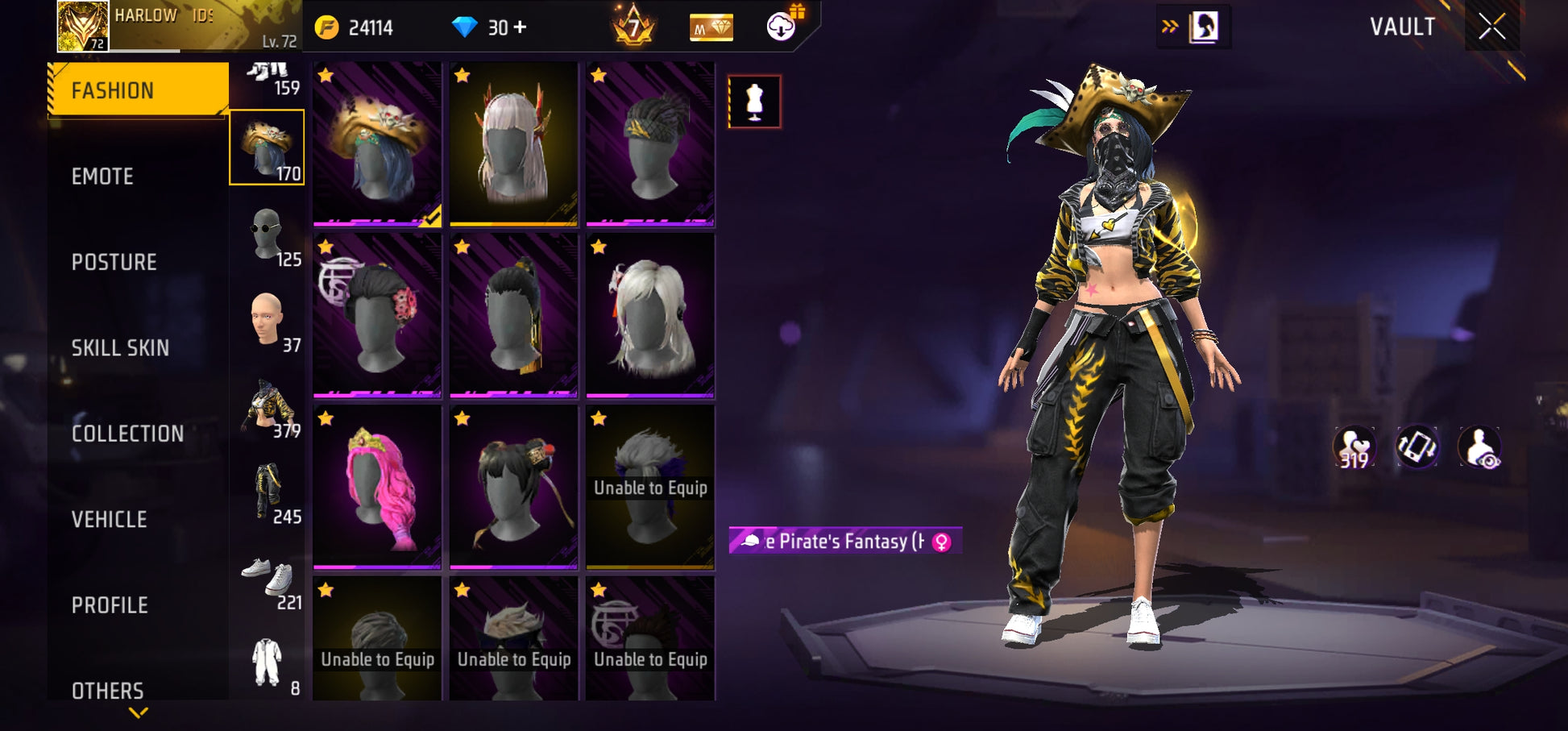Select the bald face subcategory
This screenshot has height=731, width=1568.
point(268,320)
